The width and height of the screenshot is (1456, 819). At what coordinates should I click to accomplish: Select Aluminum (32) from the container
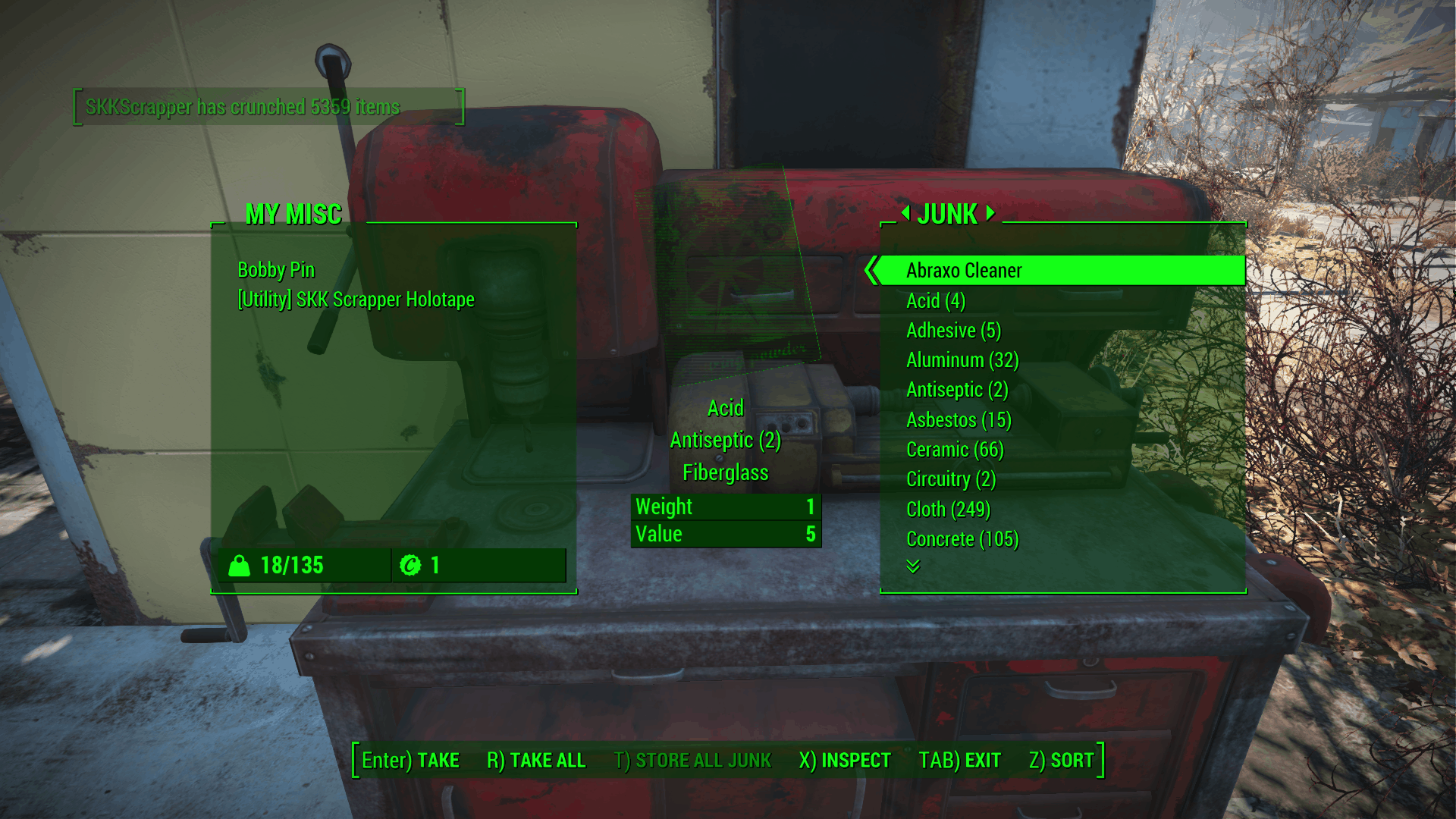coord(962,360)
